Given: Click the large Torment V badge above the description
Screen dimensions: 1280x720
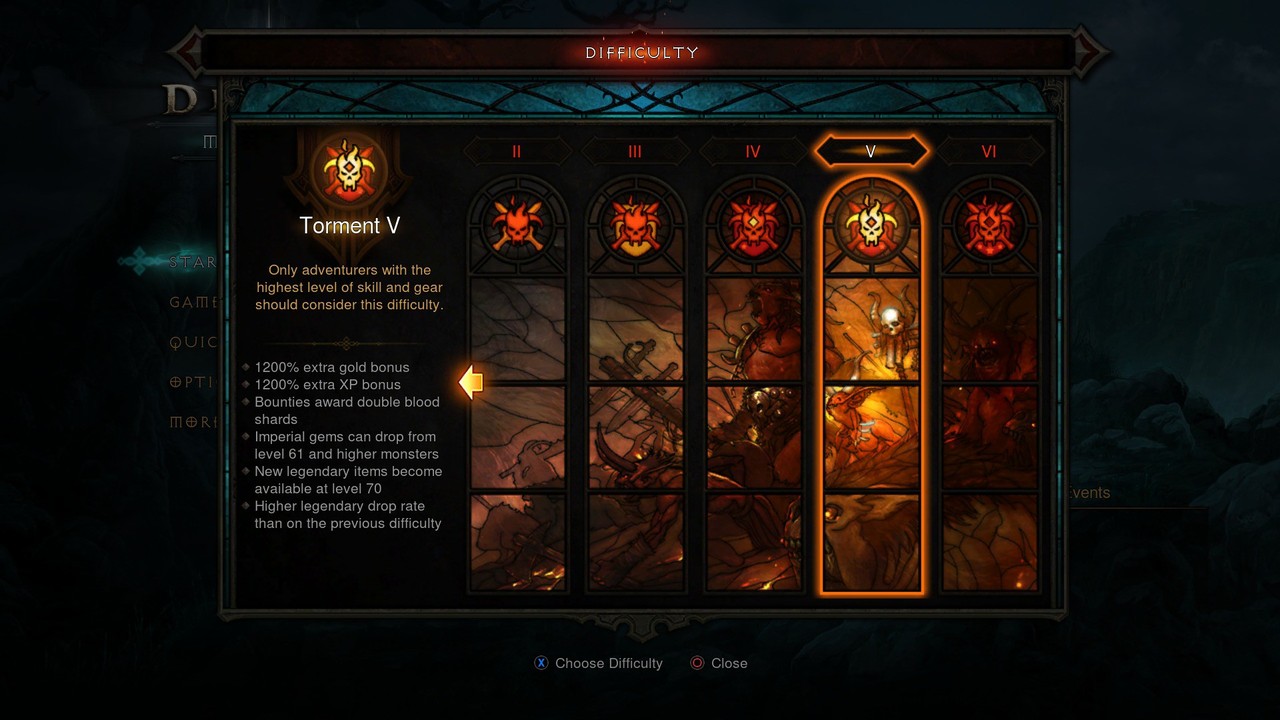Looking at the screenshot, I should coord(349,172).
